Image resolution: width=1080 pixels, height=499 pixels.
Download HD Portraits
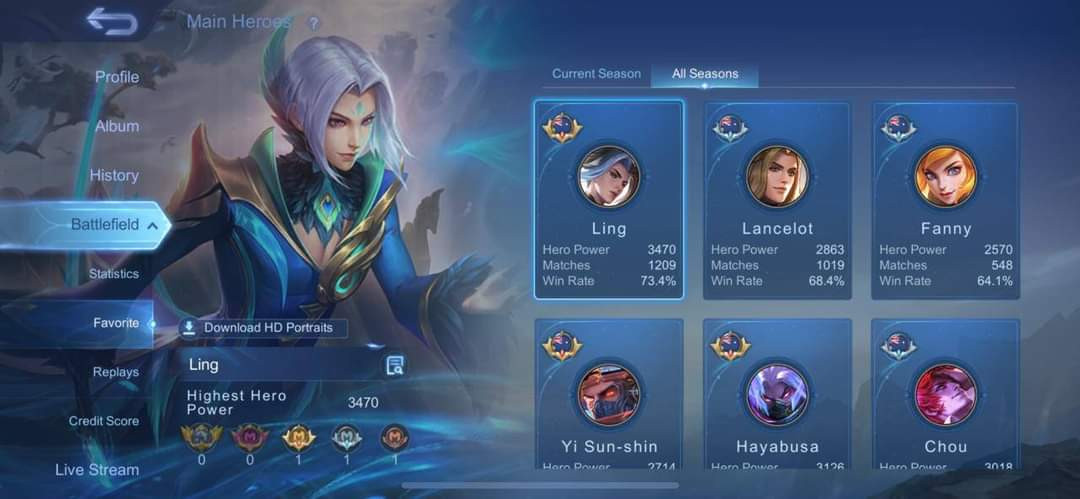(263, 328)
